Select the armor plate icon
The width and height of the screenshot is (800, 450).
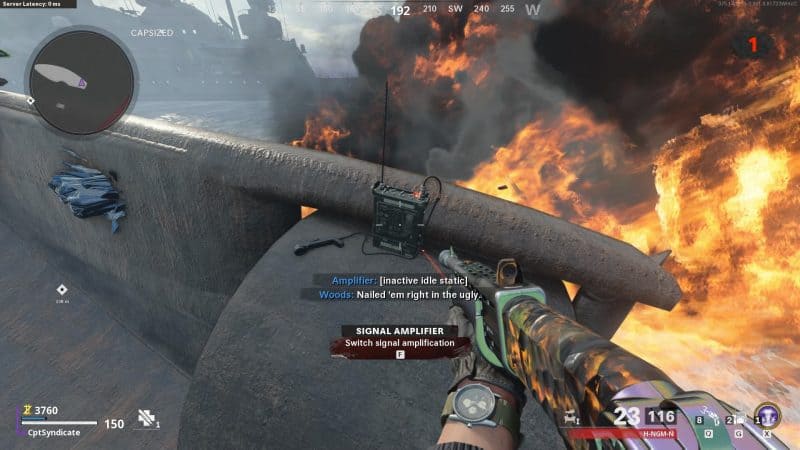click(147, 417)
